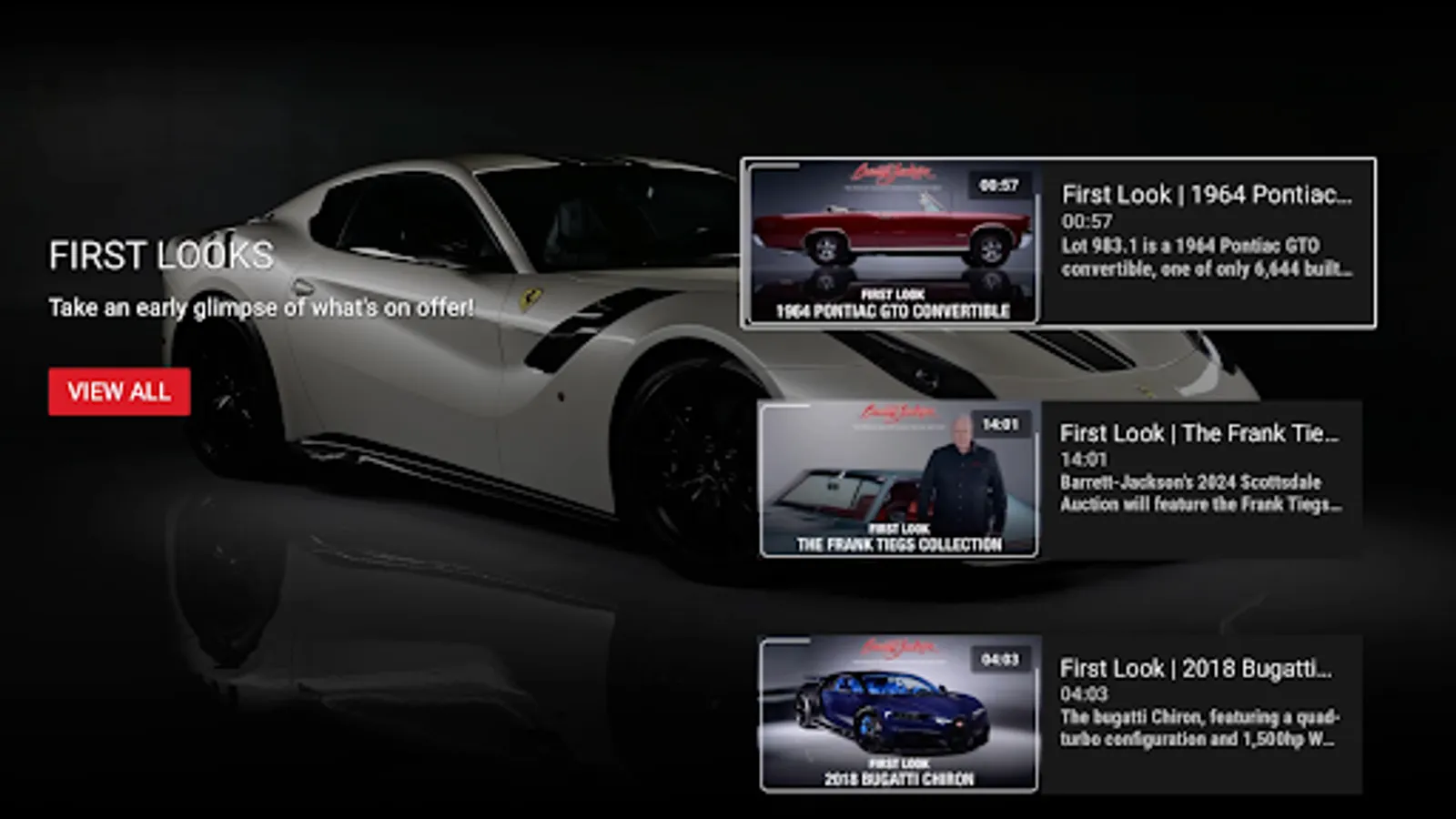Open the First Looks section heading
Screen dimensions: 1456x819
162,257
